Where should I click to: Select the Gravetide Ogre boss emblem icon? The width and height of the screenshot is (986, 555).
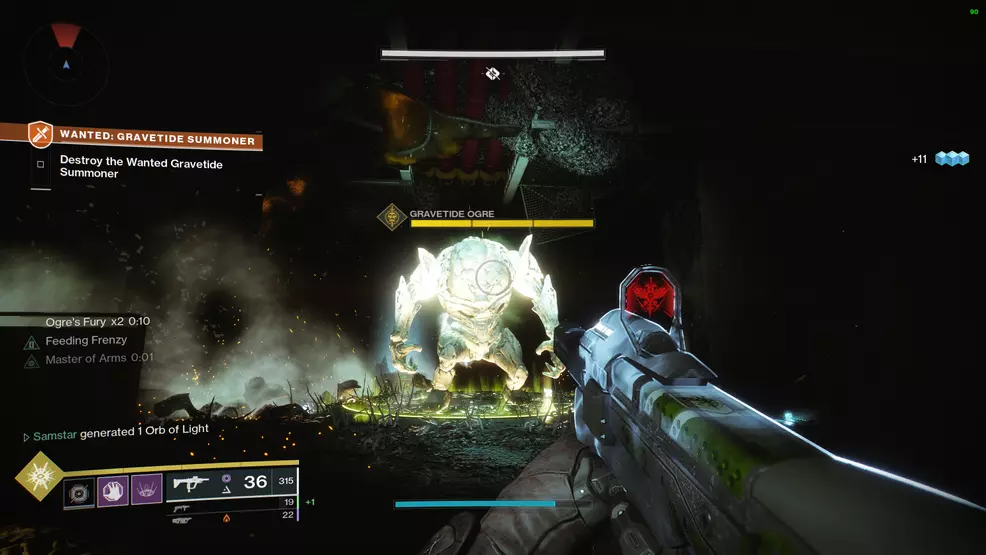pos(392,215)
